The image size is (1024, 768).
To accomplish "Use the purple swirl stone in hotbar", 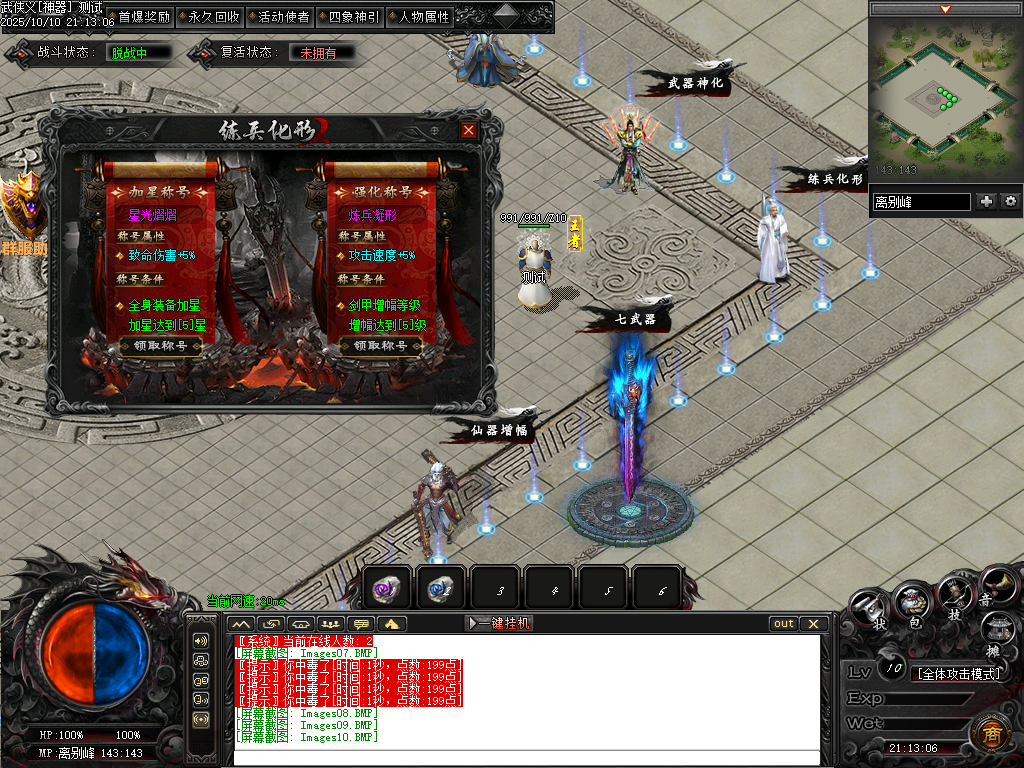I will [387, 588].
